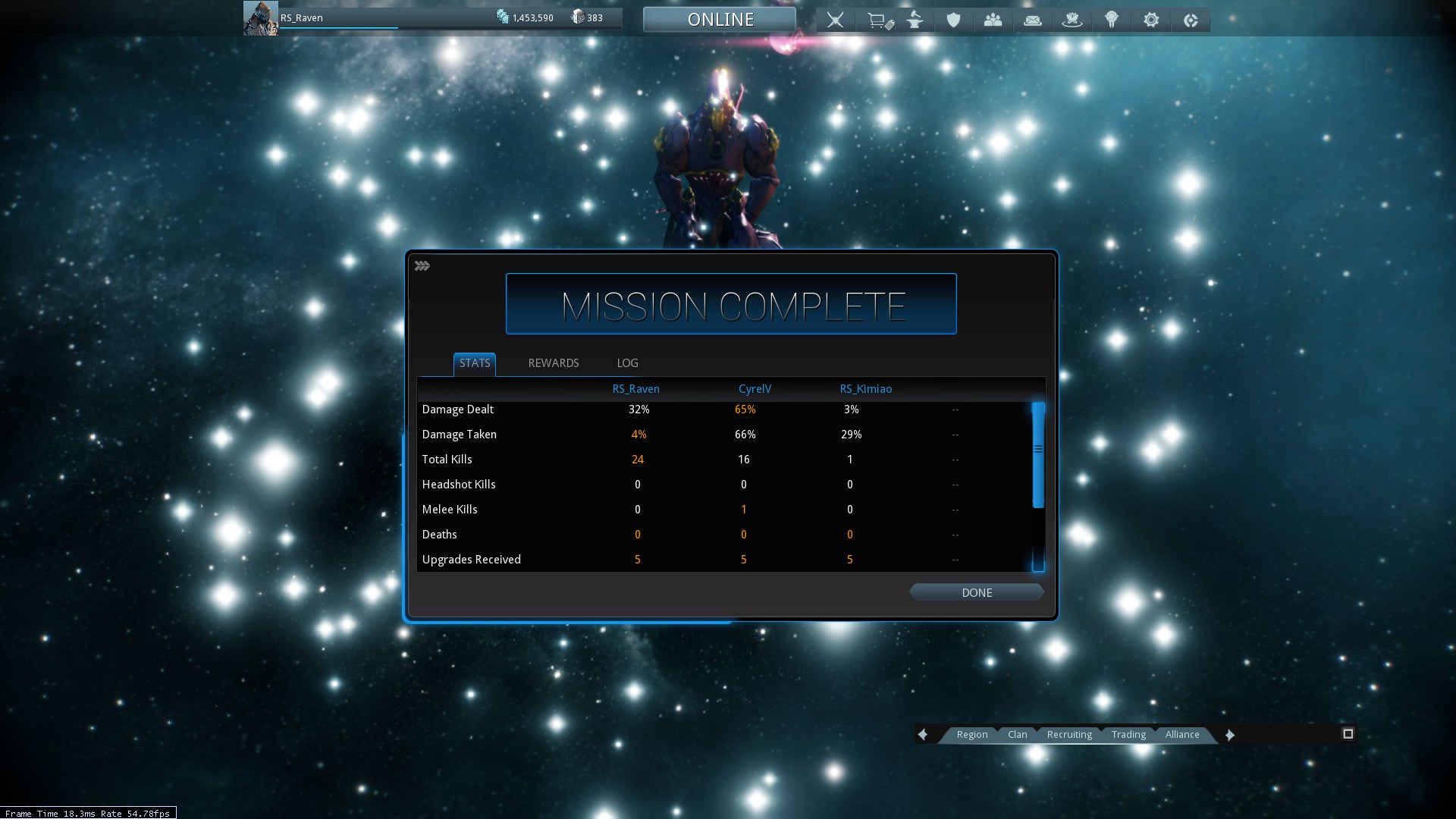The height and width of the screenshot is (819, 1456).
Task: Open the mission LOG tab
Action: [627, 363]
